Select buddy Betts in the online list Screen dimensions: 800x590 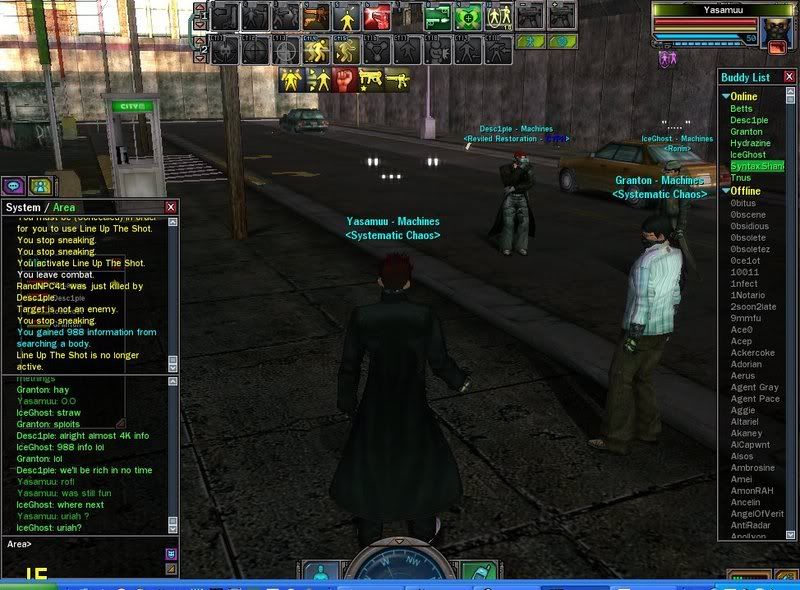coord(741,108)
